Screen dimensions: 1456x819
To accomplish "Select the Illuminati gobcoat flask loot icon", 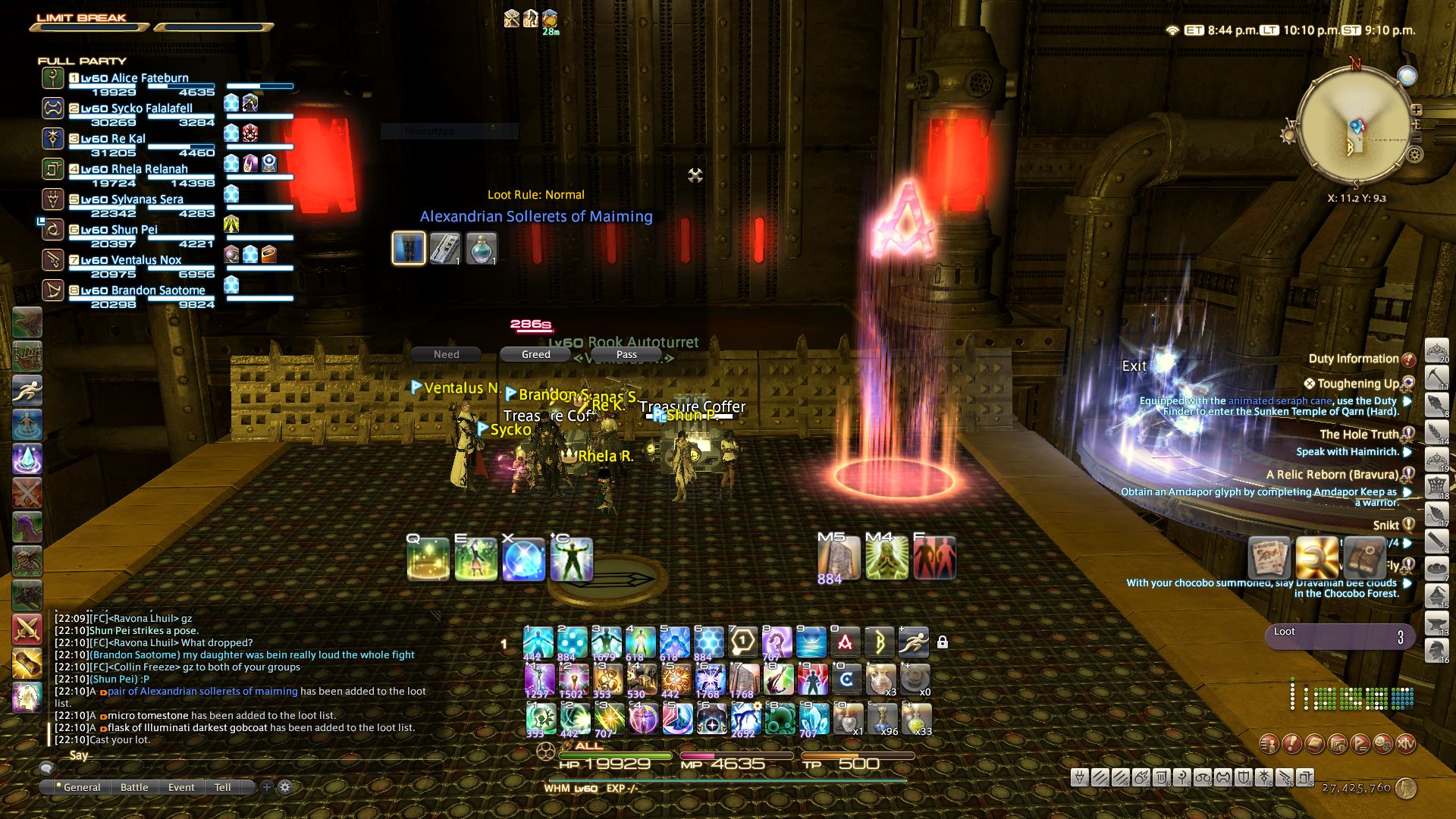I will tap(481, 248).
